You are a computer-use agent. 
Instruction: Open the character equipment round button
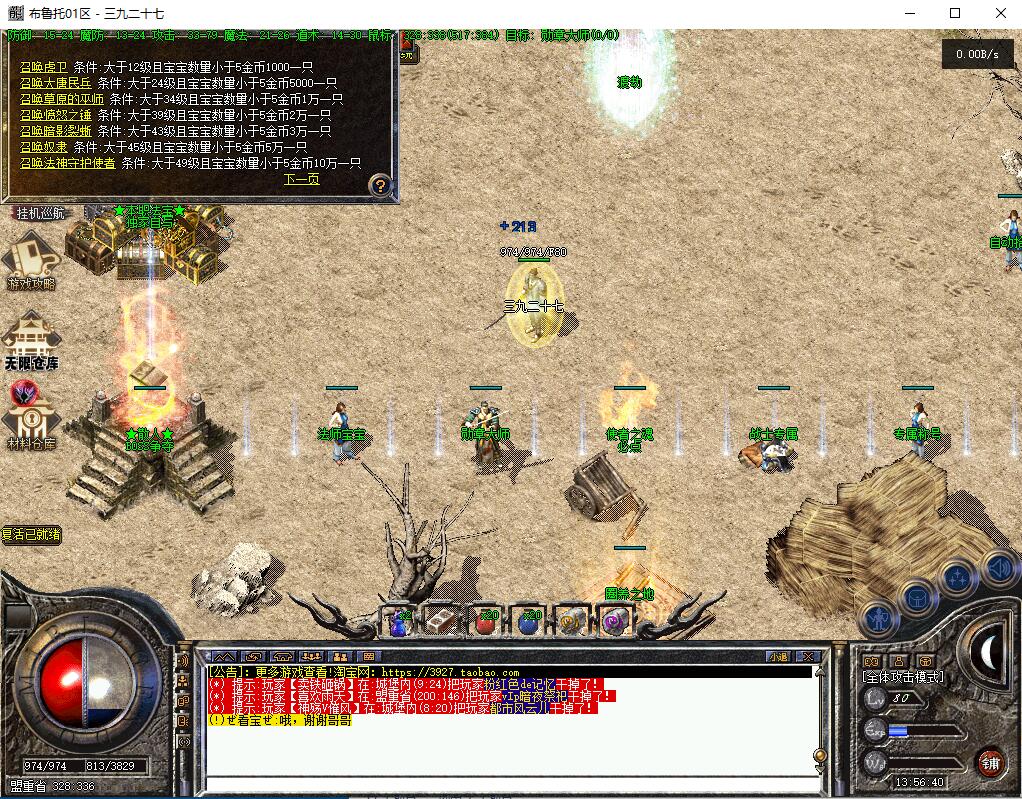point(878,619)
